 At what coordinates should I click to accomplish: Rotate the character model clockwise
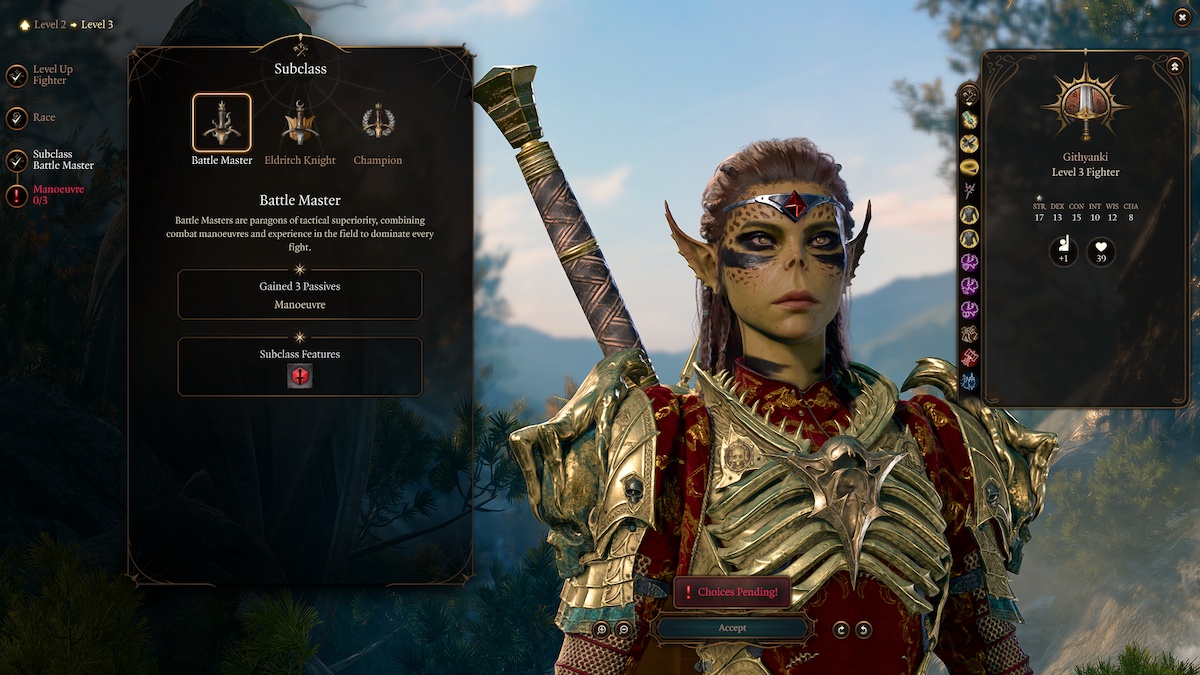841,629
